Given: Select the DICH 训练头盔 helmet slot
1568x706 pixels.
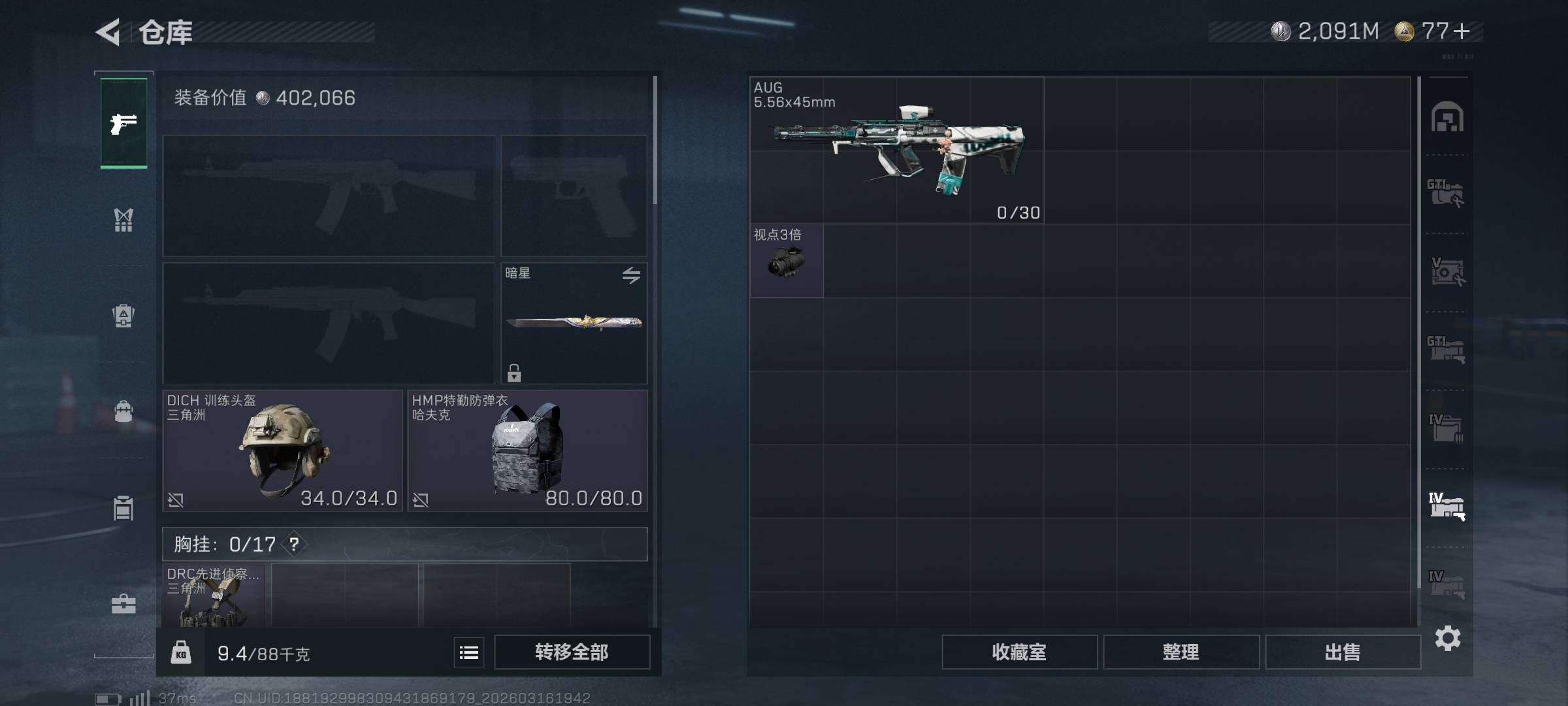Looking at the screenshot, I should pyautogui.click(x=282, y=450).
